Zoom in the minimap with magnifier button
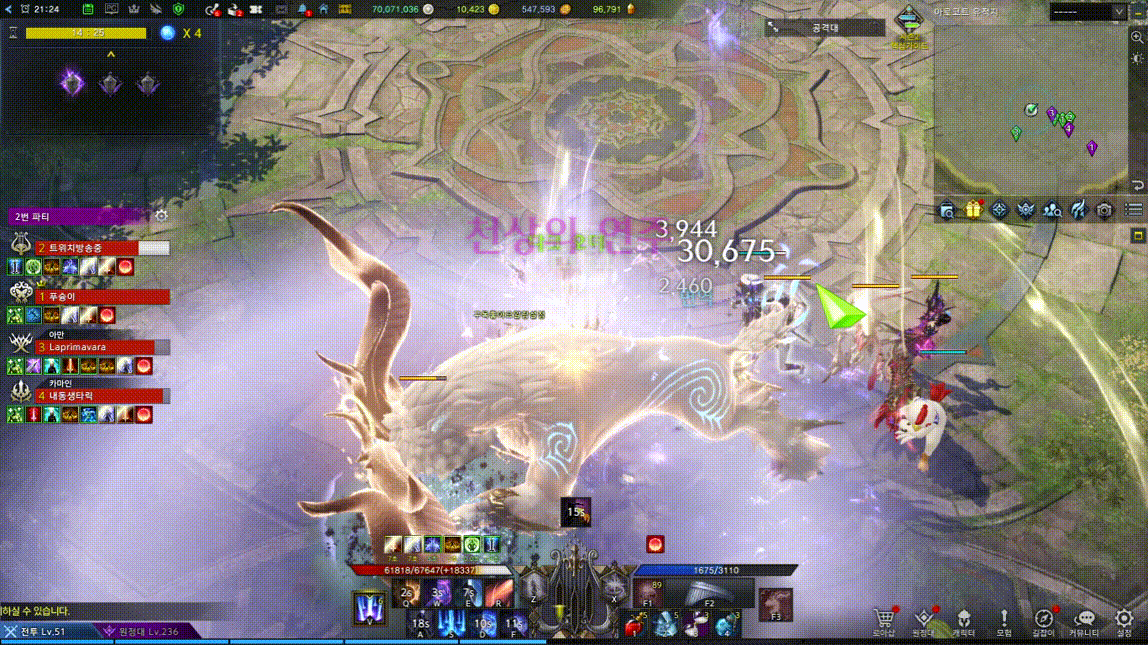This screenshot has height=645, width=1148. (x=1137, y=37)
